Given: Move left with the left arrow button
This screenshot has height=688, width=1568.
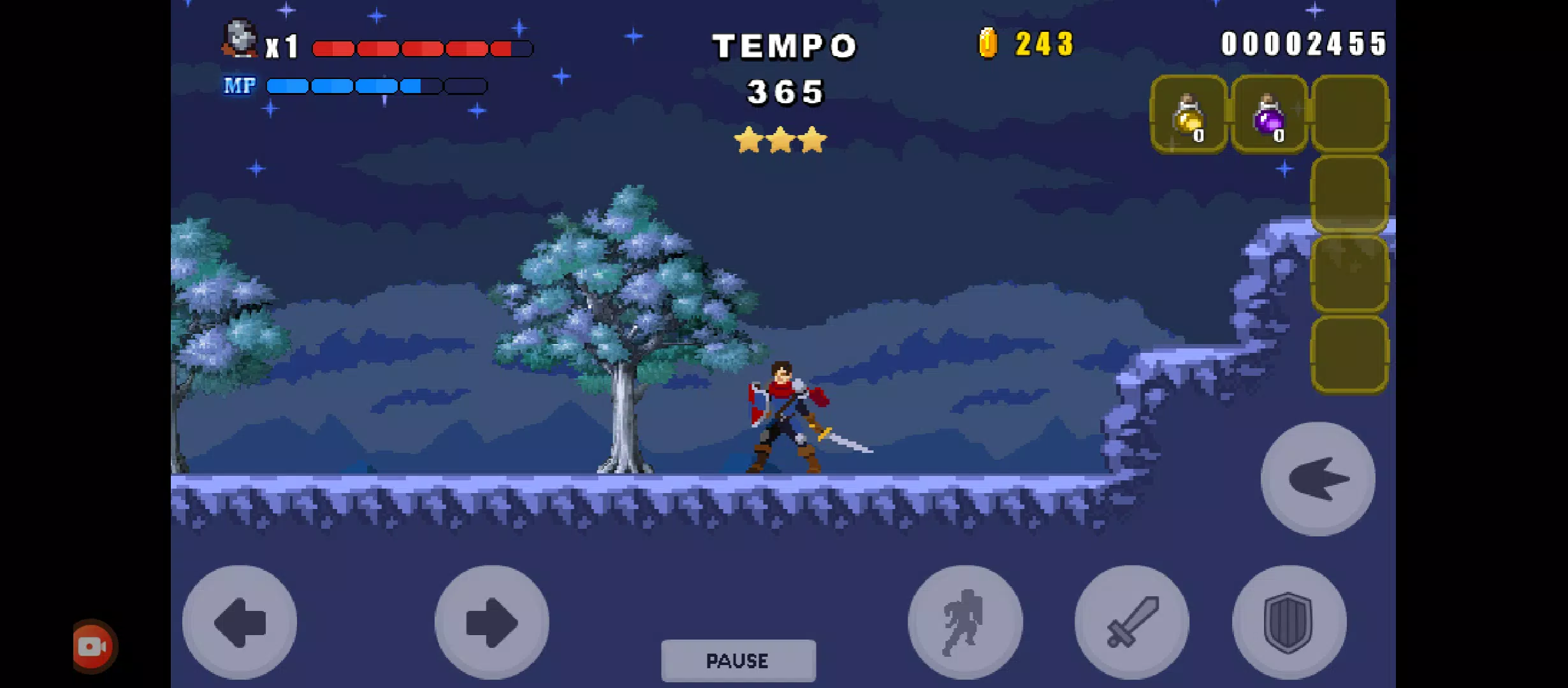Looking at the screenshot, I should pyautogui.click(x=240, y=622).
